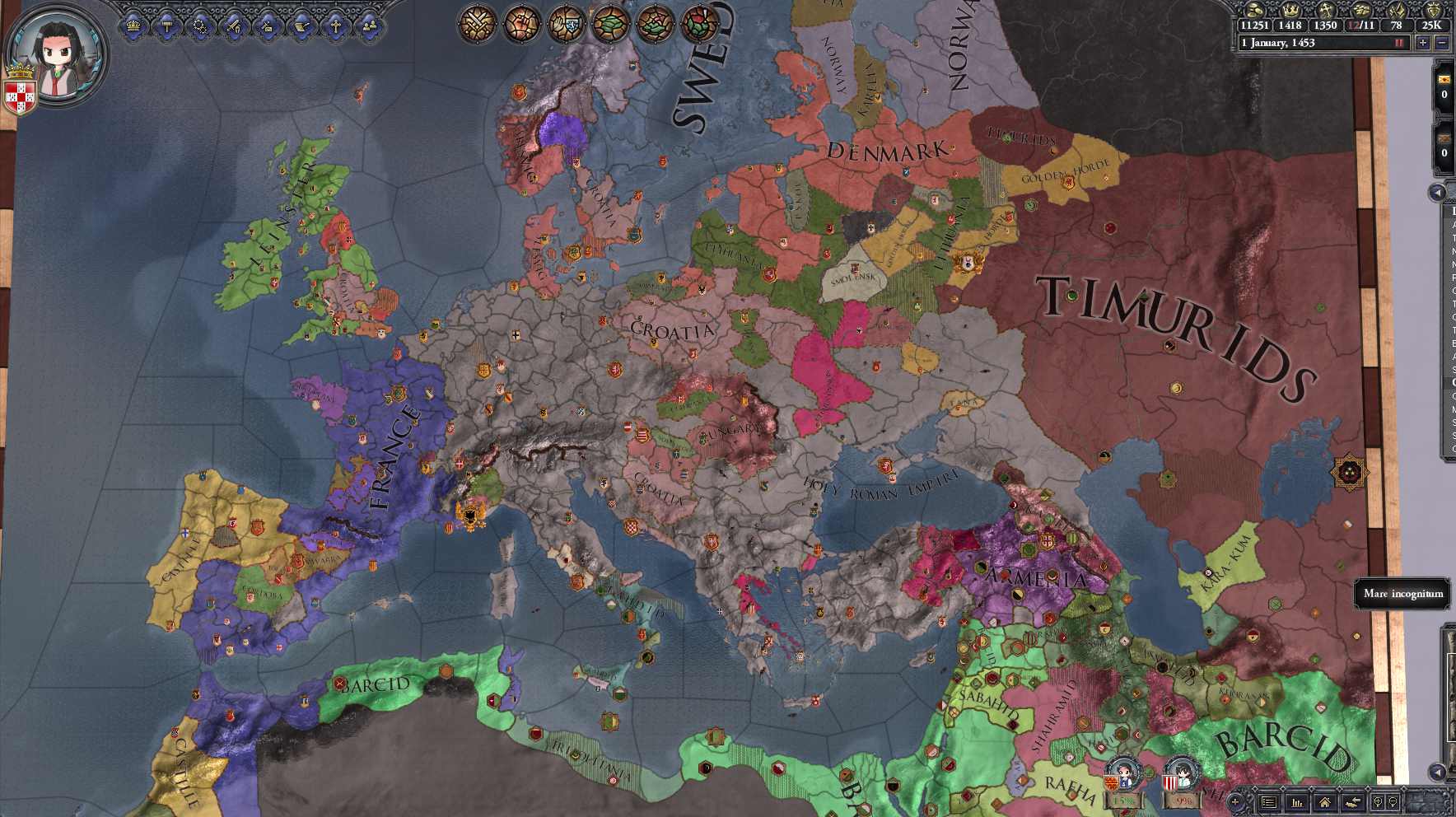The image size is (1456, 817).
Task: Open the cross religion tab
Action: pos(336,26)
